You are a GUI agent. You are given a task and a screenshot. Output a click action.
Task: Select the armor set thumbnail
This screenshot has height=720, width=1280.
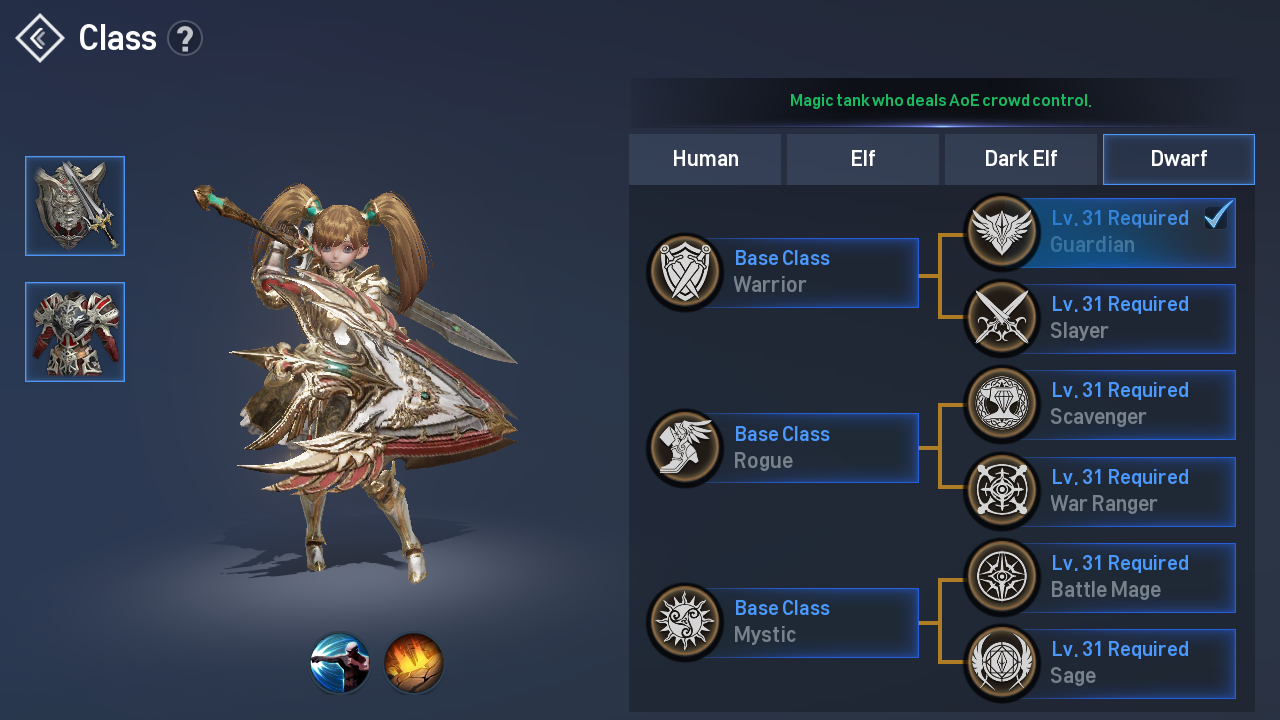click(x=75, y=331)
